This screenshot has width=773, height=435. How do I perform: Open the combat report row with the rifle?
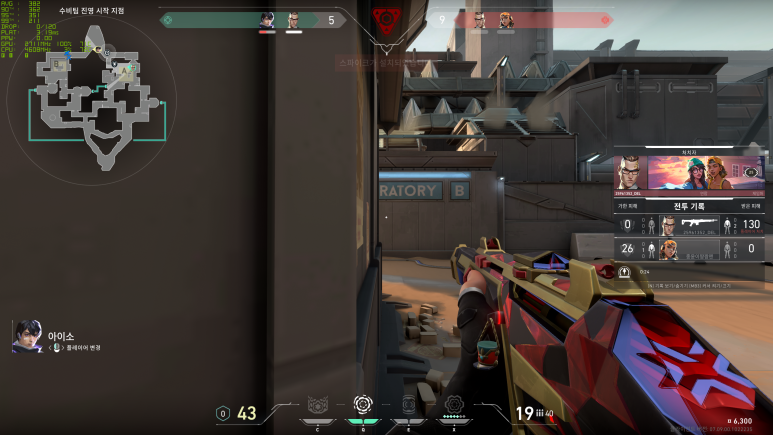[x=690, y=224]
